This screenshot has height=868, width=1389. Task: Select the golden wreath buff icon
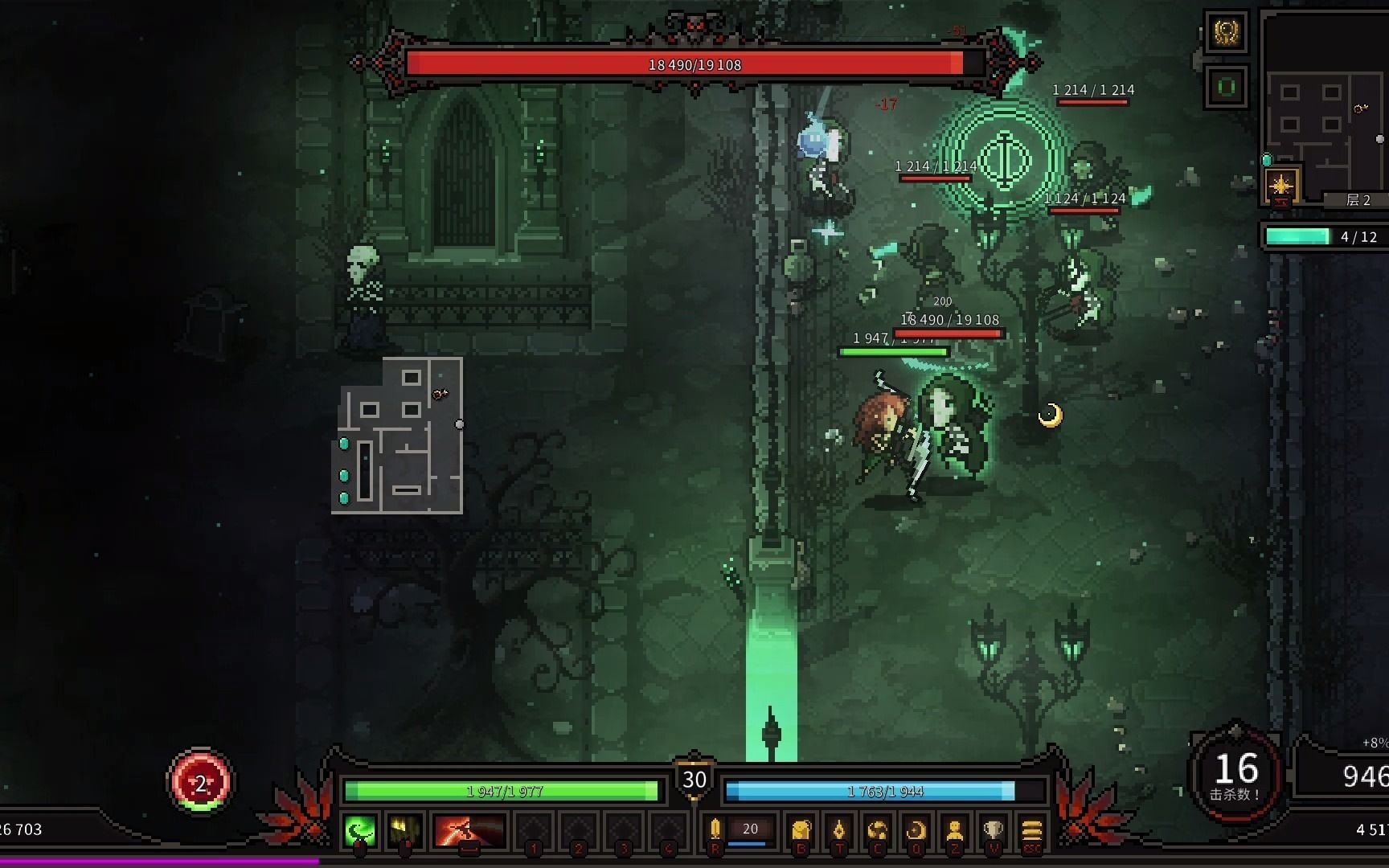tap(1227, 33)
